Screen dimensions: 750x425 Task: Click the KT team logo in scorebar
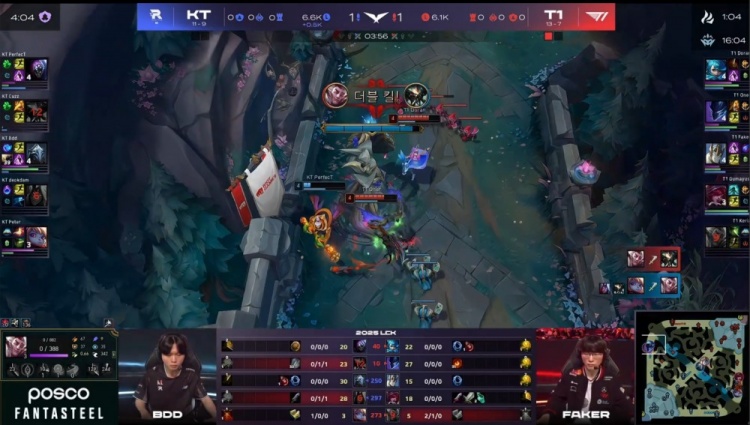[x=156, y=16]
